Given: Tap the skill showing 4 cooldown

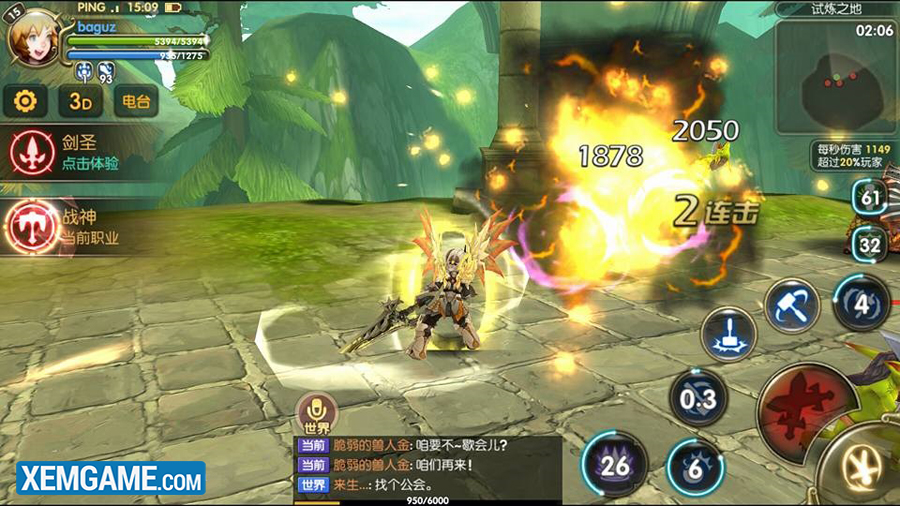Looking at the screenshot, I should (862, 300).
